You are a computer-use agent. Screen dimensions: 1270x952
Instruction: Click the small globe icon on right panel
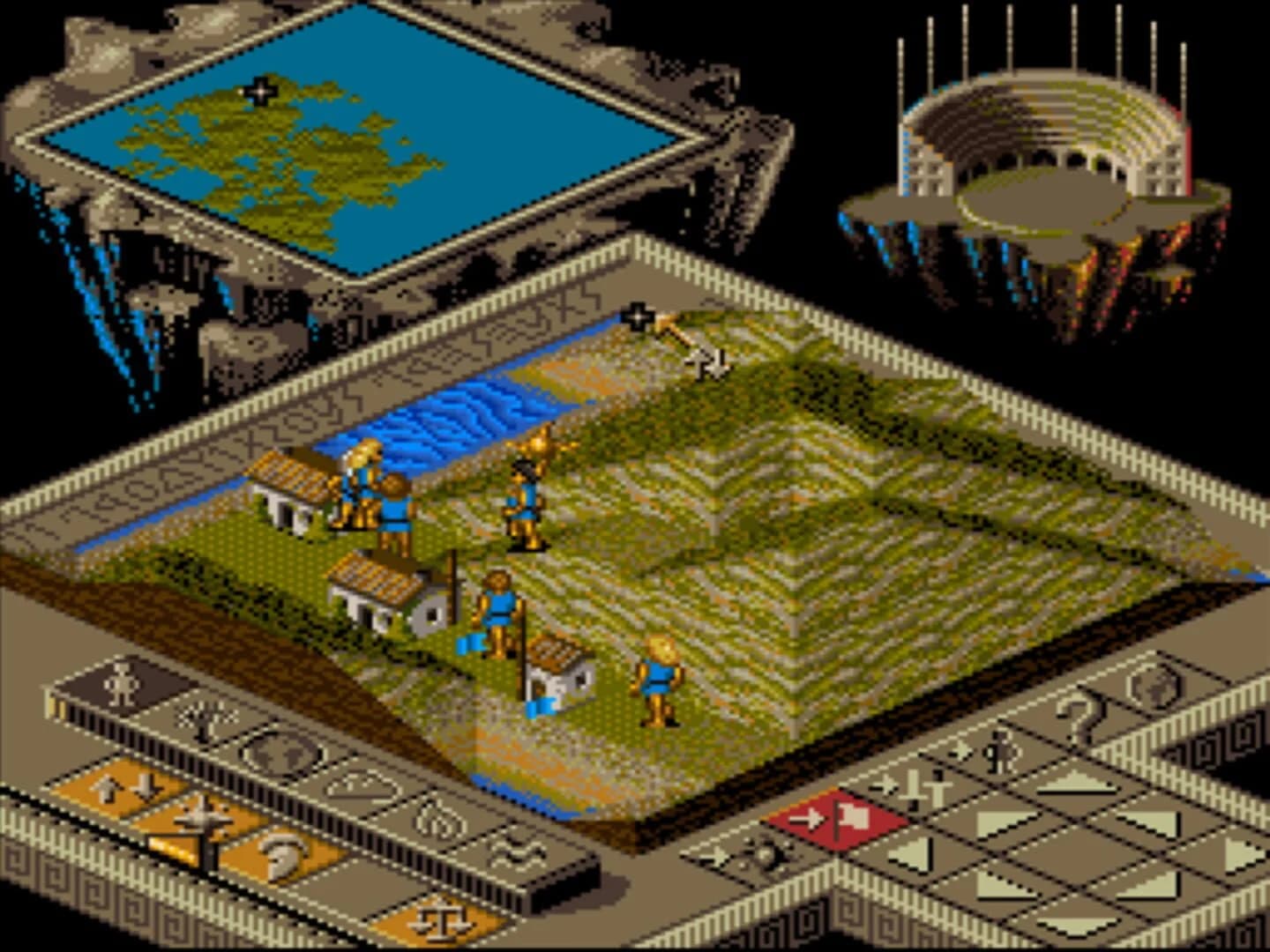coord(1155,686)
